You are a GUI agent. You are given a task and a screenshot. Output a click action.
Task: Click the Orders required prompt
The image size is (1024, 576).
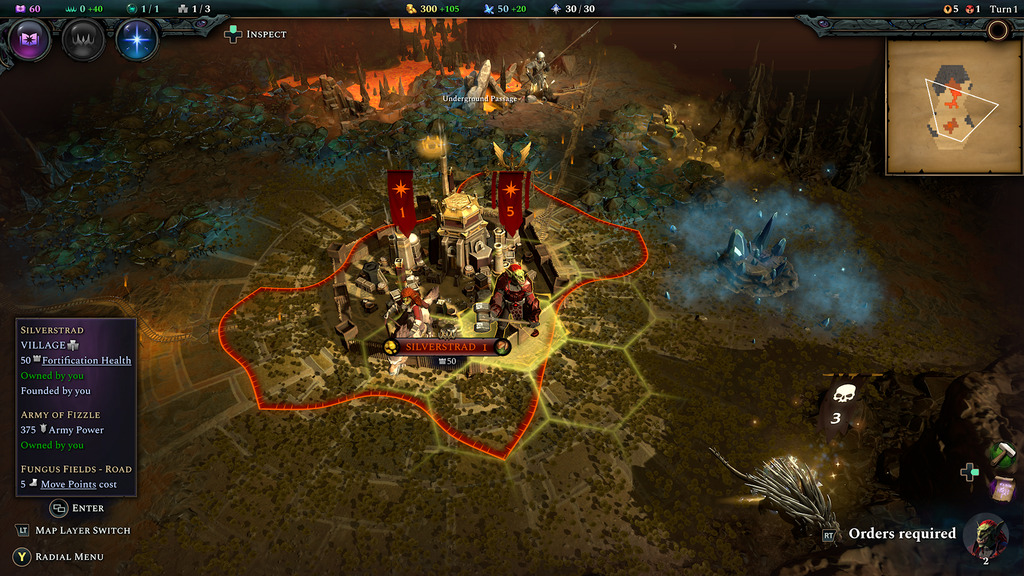pos(901,534)
